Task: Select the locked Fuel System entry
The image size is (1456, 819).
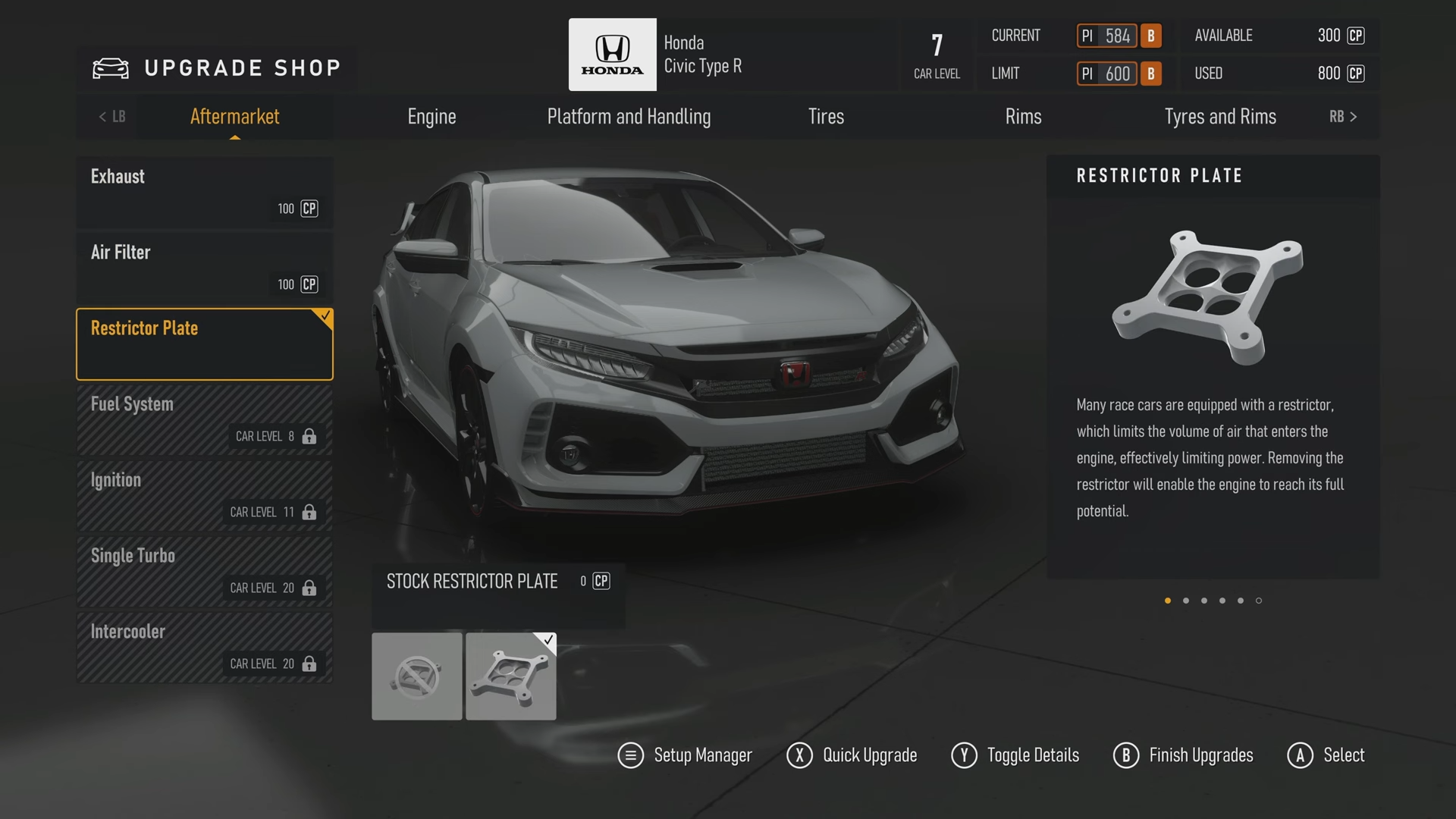Action: pyautogui.click(x=204, y=419)
